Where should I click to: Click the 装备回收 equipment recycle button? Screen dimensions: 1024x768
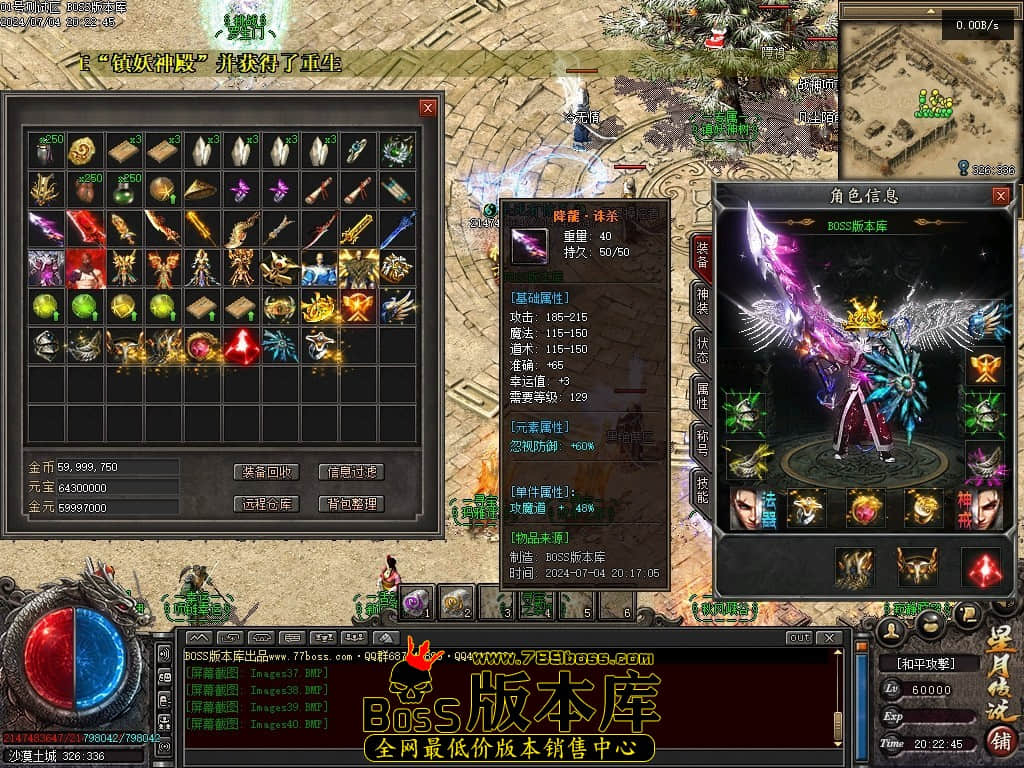(x=266, y=472)
